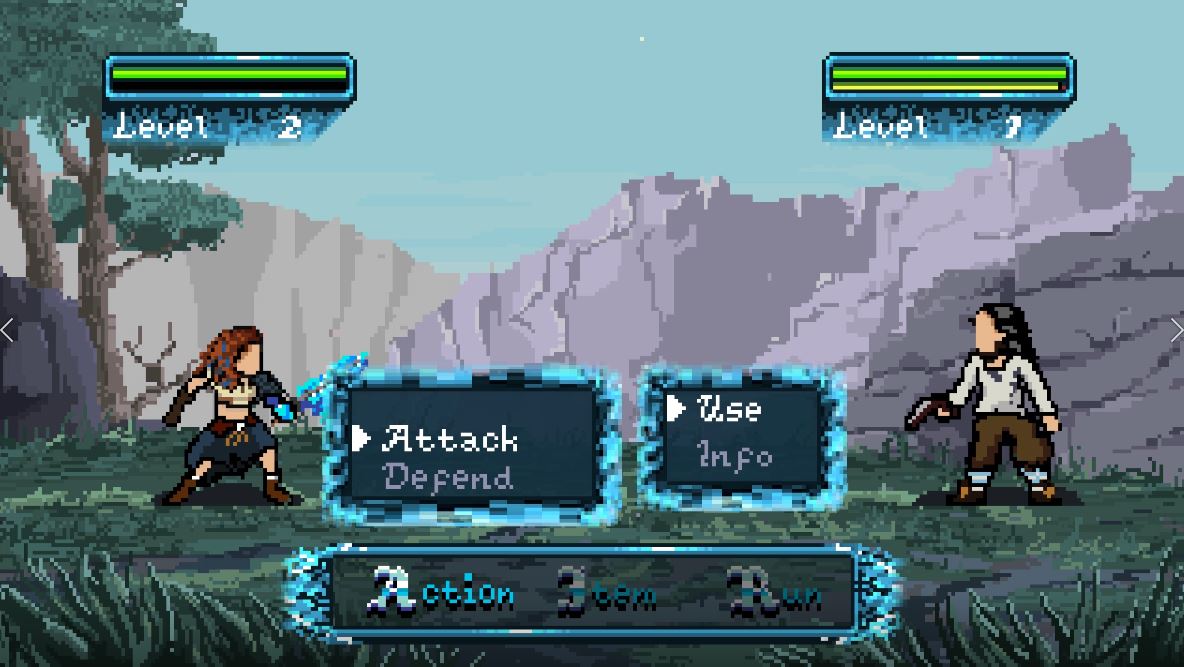Go to the previous image with left arrow
Screen dimensions: 1184x667
click(x=9, y=331)
